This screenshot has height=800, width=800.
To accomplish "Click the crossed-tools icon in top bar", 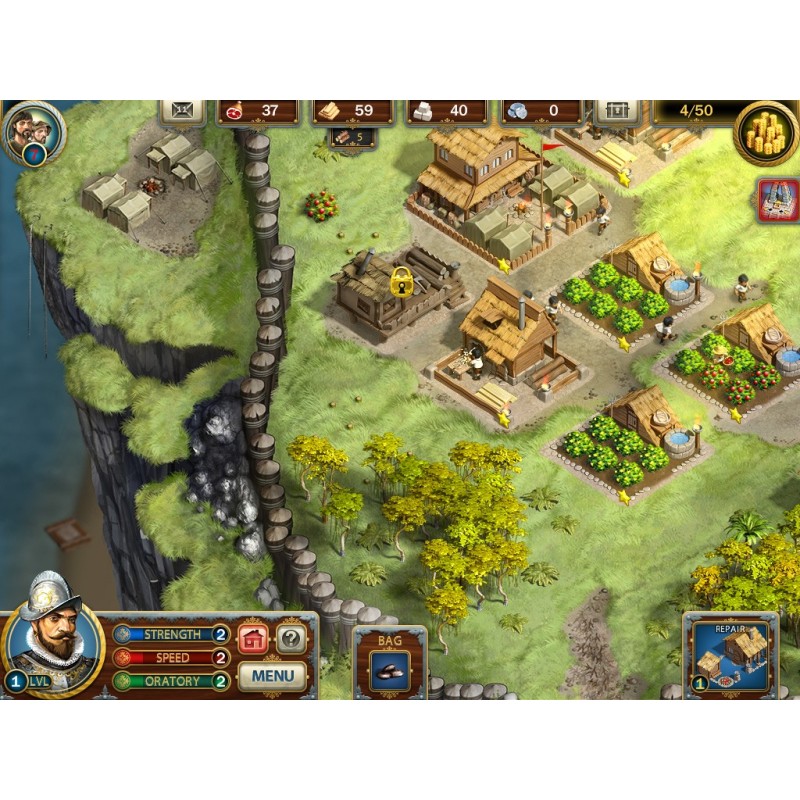I will point(182,111).
